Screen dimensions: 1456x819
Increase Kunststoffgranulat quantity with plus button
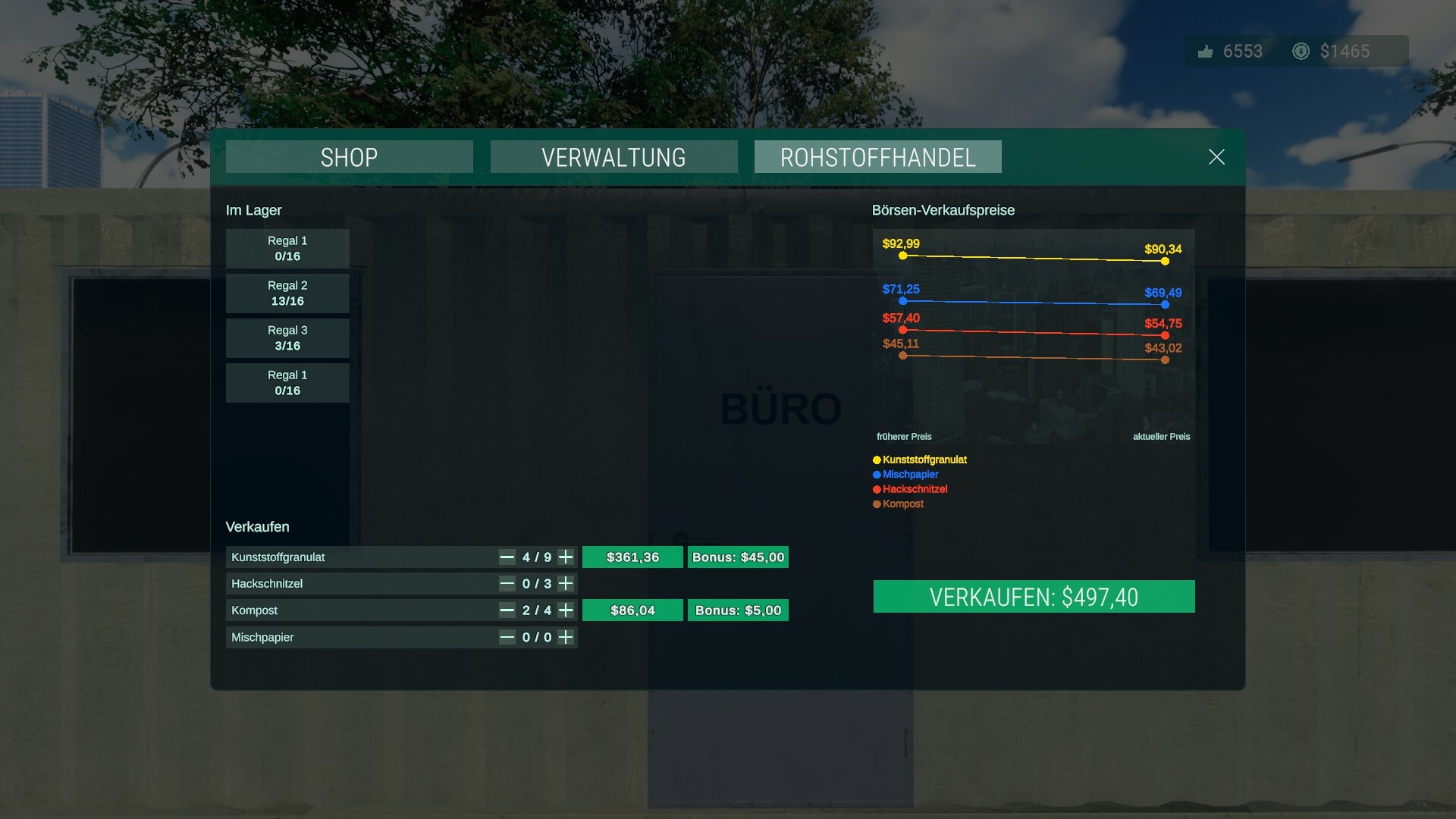[x=564, y=557]
